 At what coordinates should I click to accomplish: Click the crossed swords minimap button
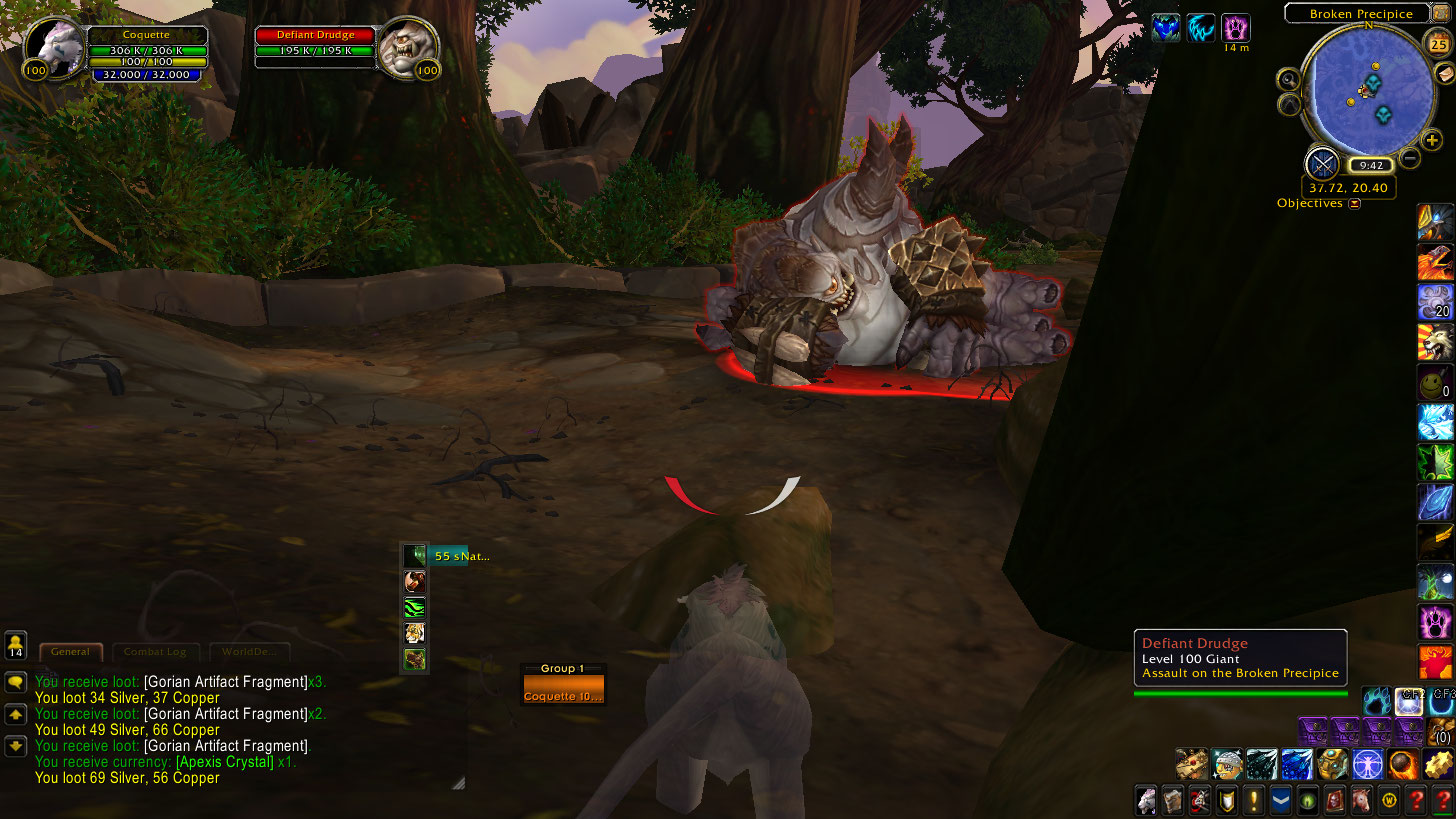1322,163
